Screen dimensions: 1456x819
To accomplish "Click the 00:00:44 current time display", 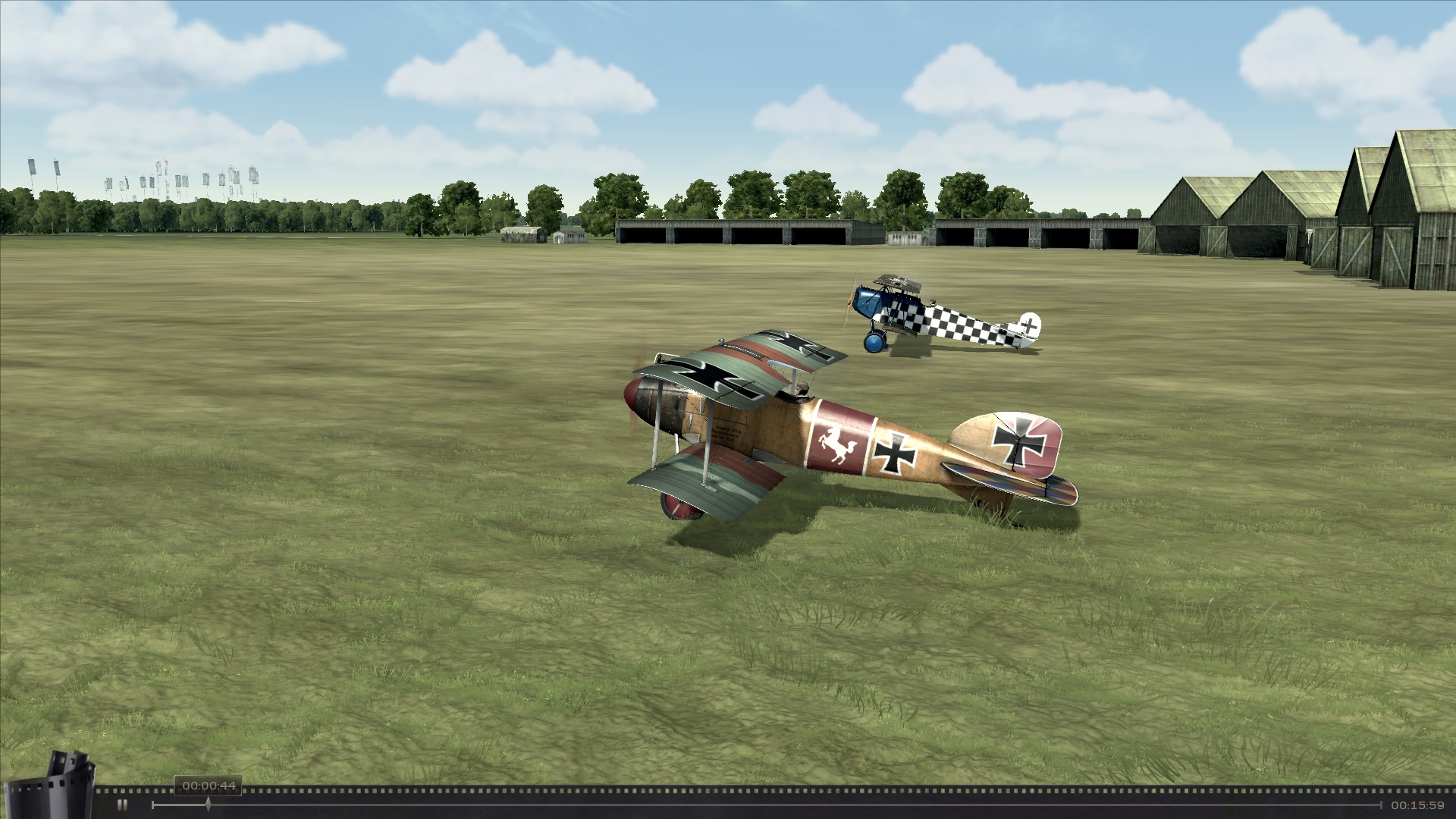I will 210,786.
